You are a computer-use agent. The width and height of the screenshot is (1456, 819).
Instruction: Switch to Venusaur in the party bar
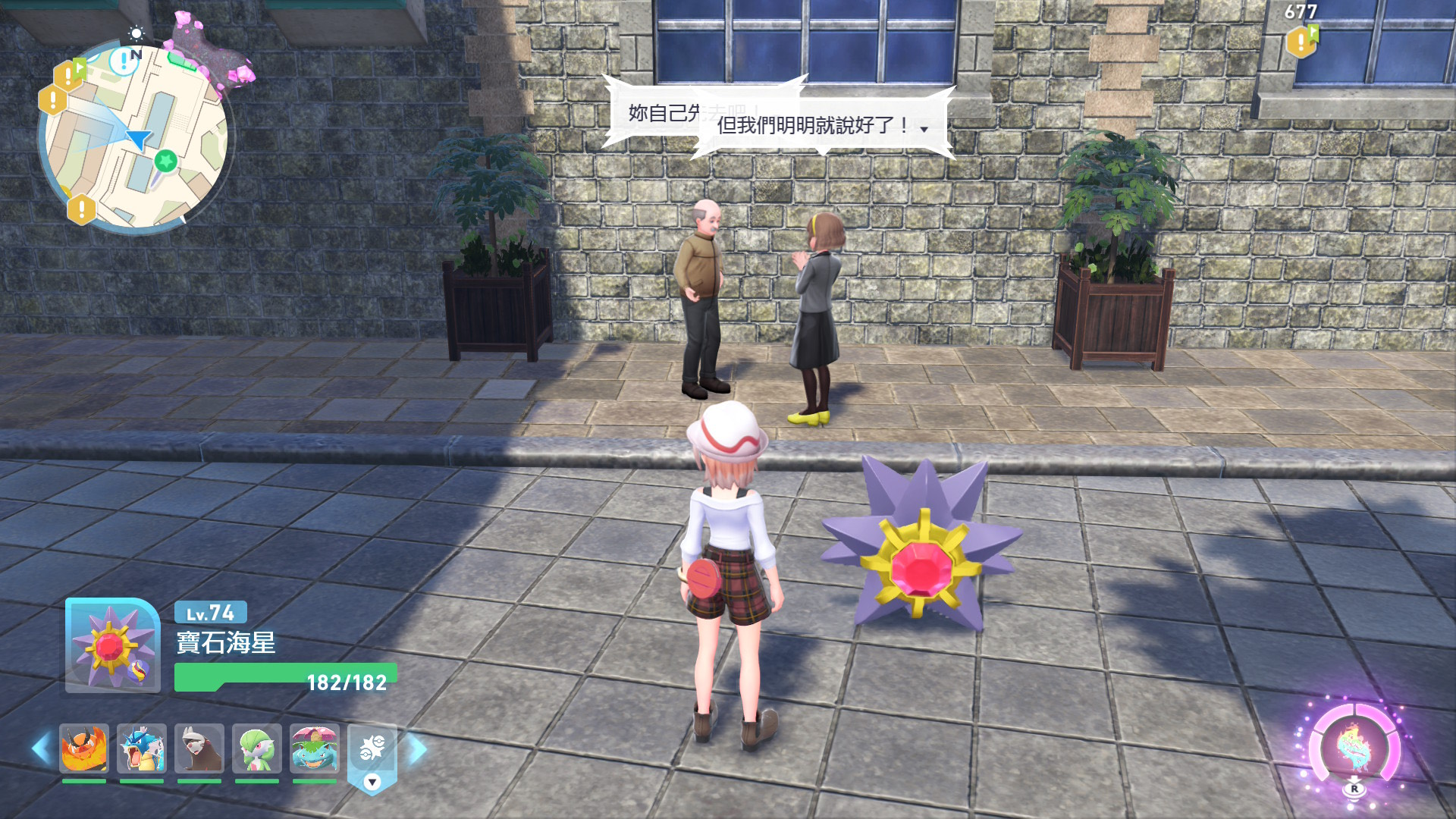[x=315, y=748]
